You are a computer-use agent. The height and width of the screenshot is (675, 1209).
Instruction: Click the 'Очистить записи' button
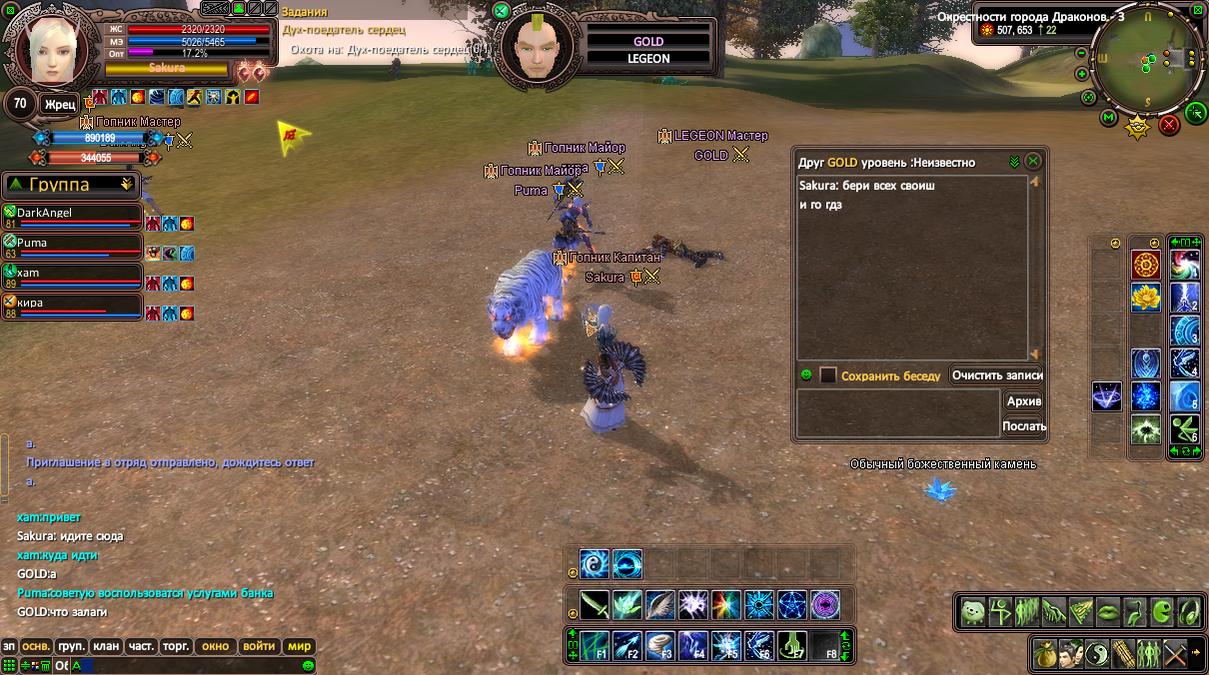996,376
